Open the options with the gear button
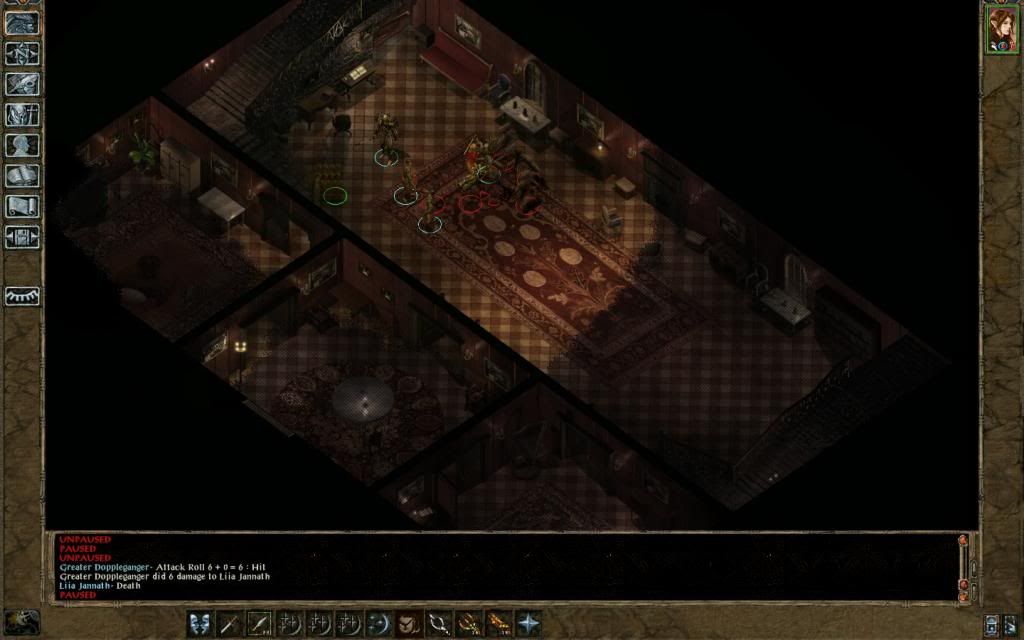The height and width of the screenshot is (640, 1024). (x=22, y=238)
